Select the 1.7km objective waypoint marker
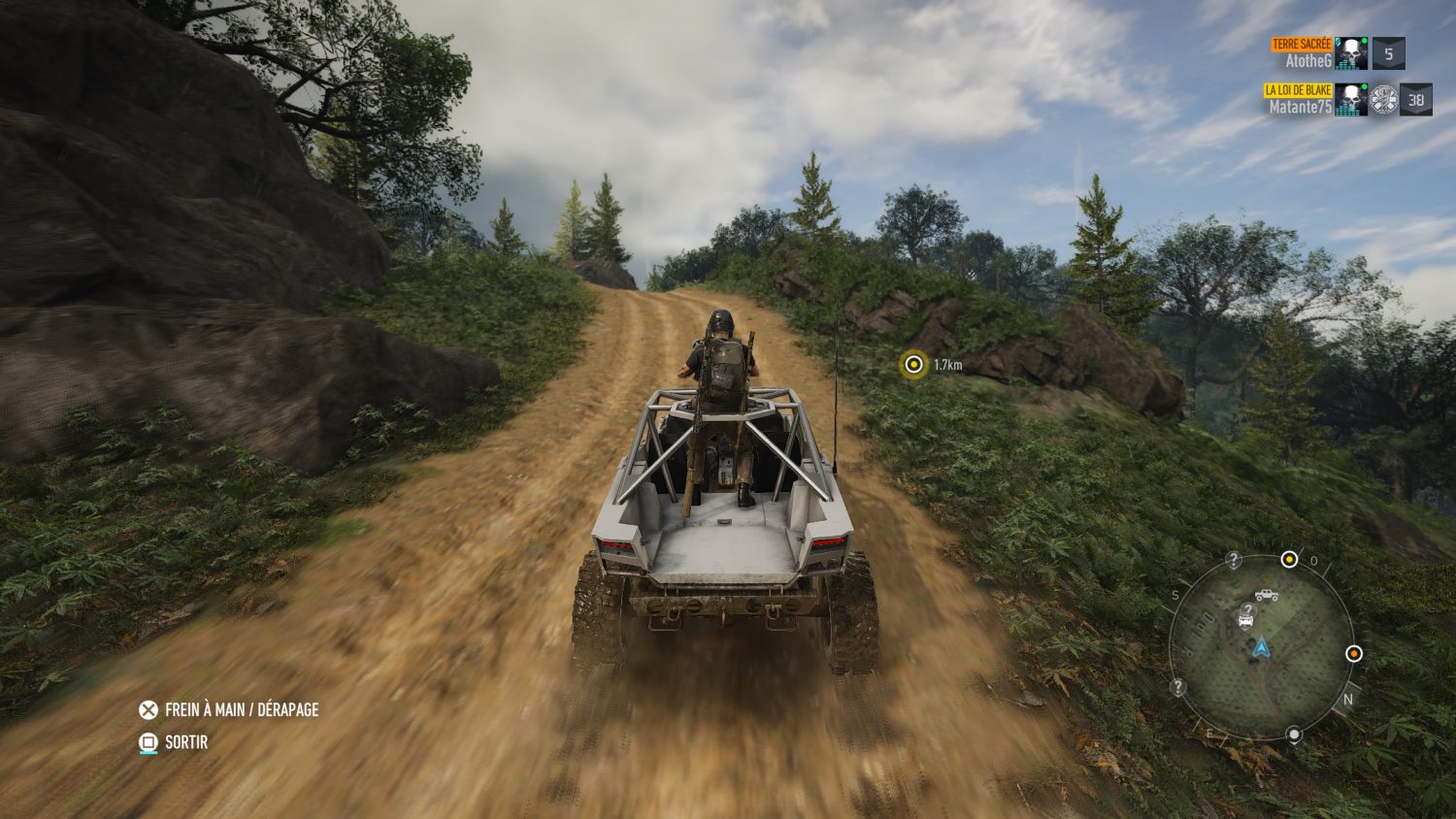This screenshot has height=819, width=1456. 913,364
